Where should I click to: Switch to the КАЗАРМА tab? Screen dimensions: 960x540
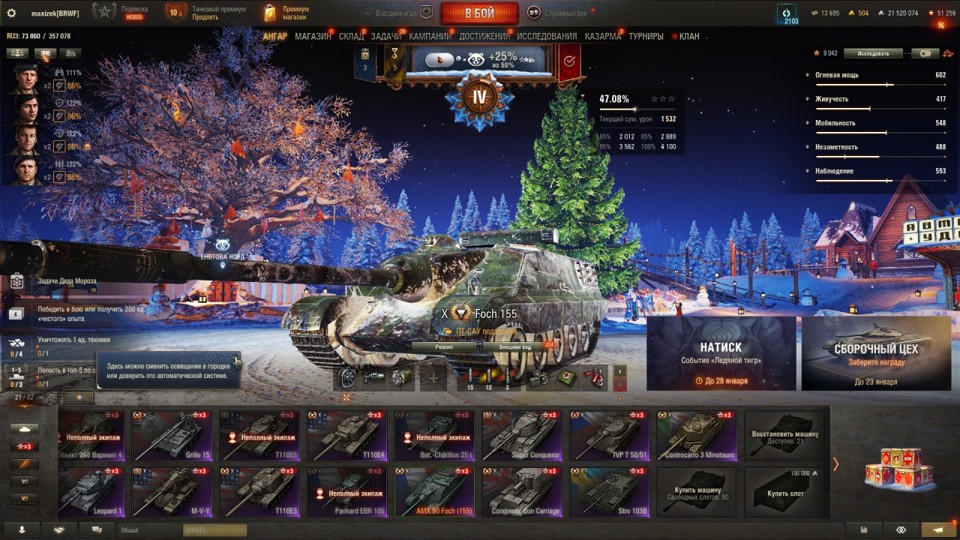(x=602, y=37)
